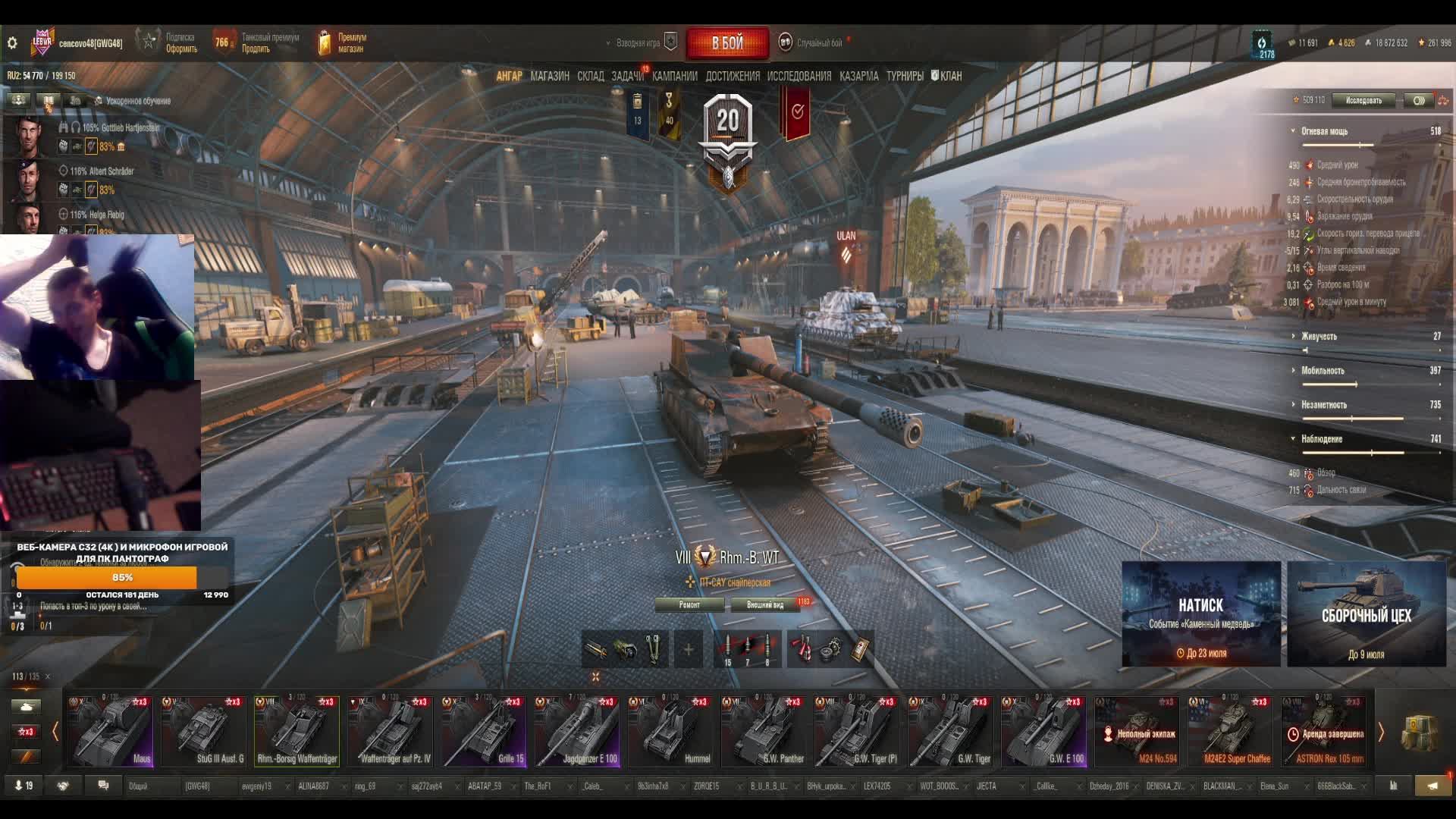
Task: Switch to the КАЗАРМА tab
Action: pos(858,76)
